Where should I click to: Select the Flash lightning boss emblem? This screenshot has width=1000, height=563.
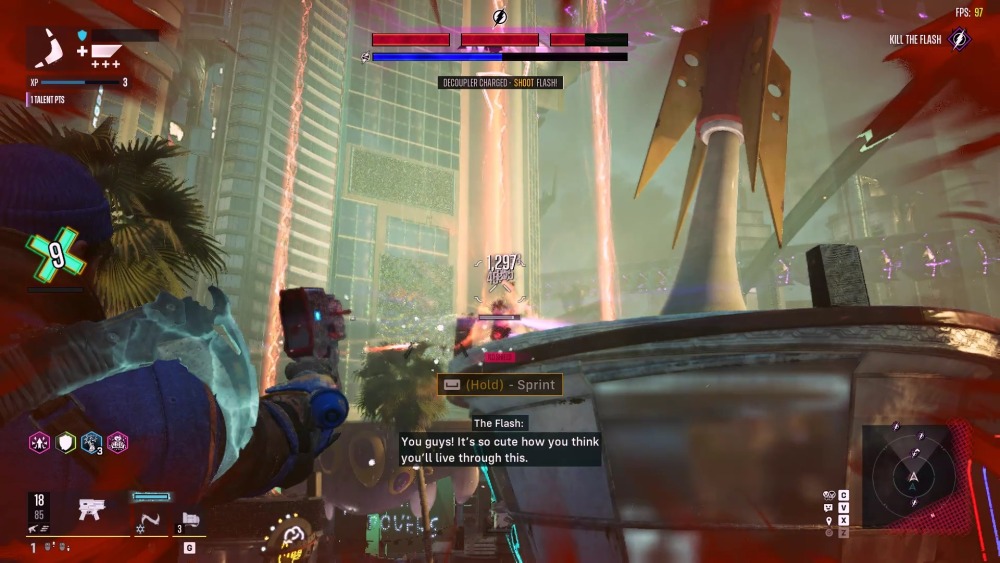pos(499,16)
